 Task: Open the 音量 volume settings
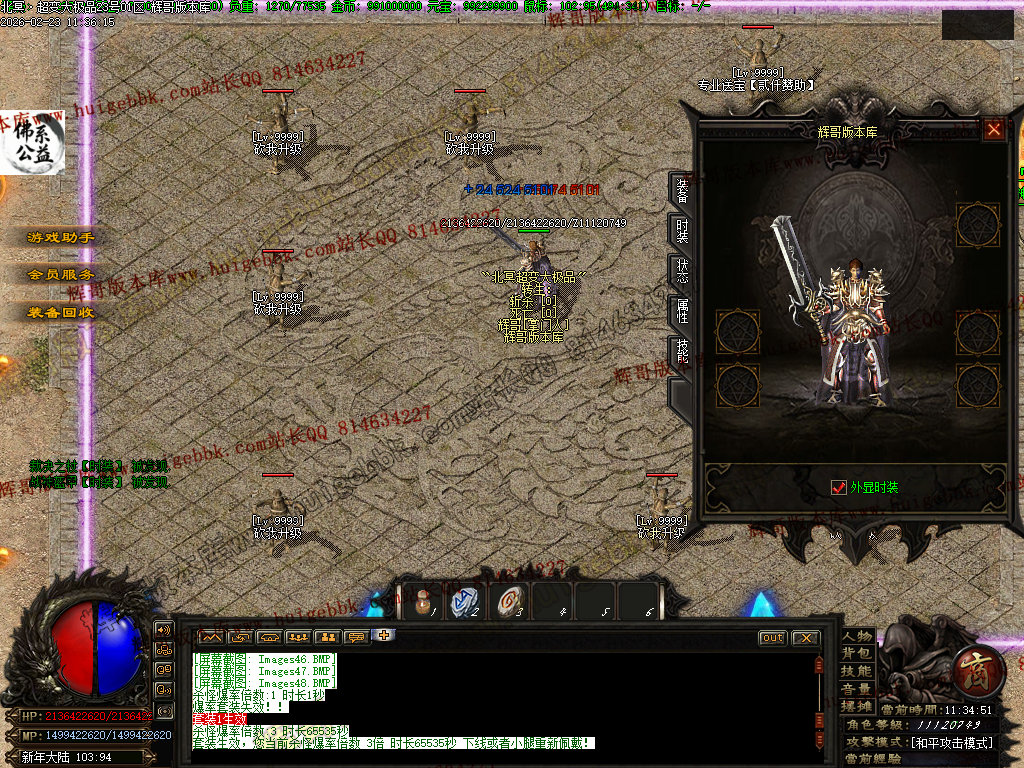[x=857, y=689]
